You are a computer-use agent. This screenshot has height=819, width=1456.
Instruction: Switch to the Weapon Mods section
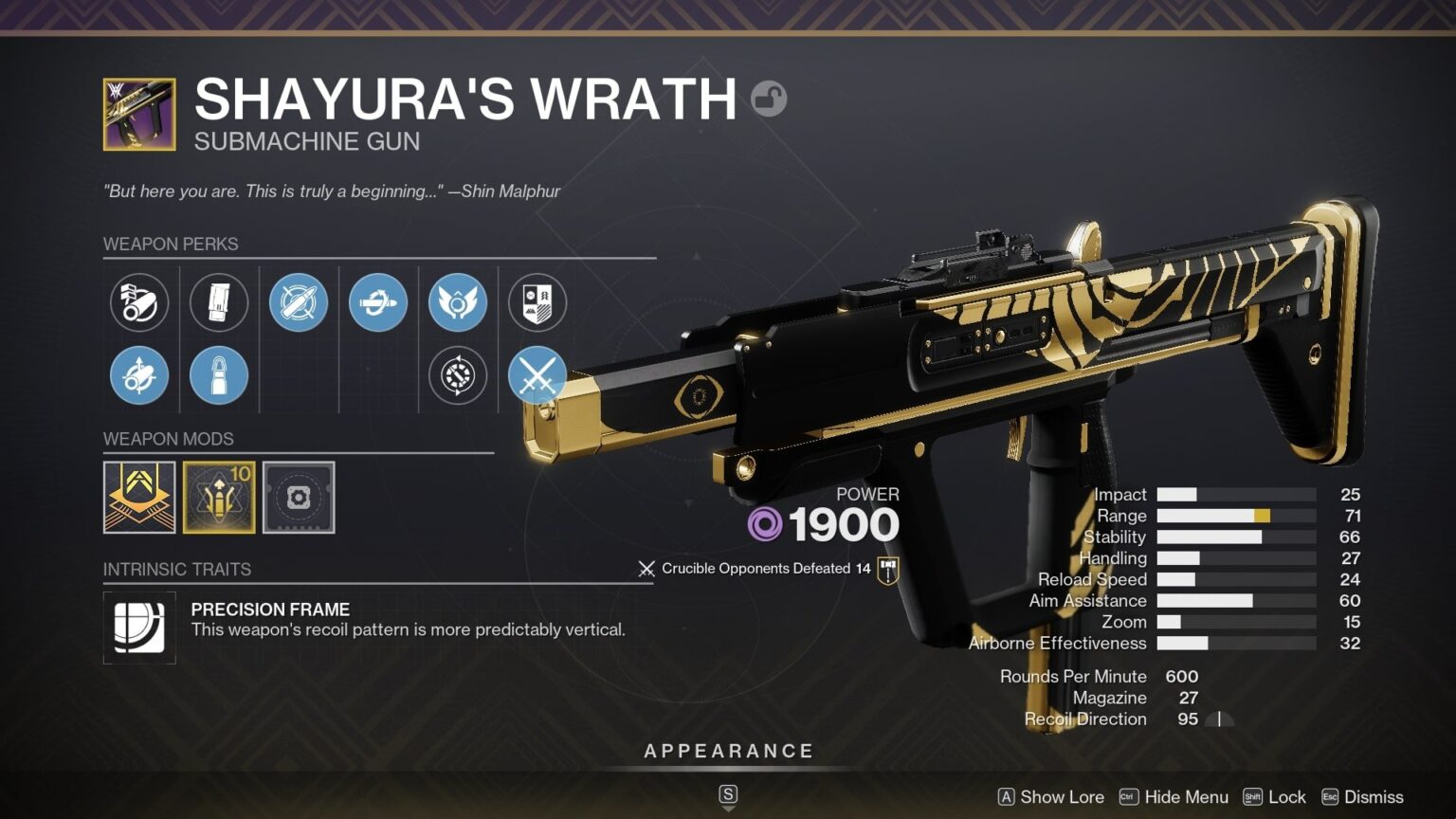pos(169,439)
